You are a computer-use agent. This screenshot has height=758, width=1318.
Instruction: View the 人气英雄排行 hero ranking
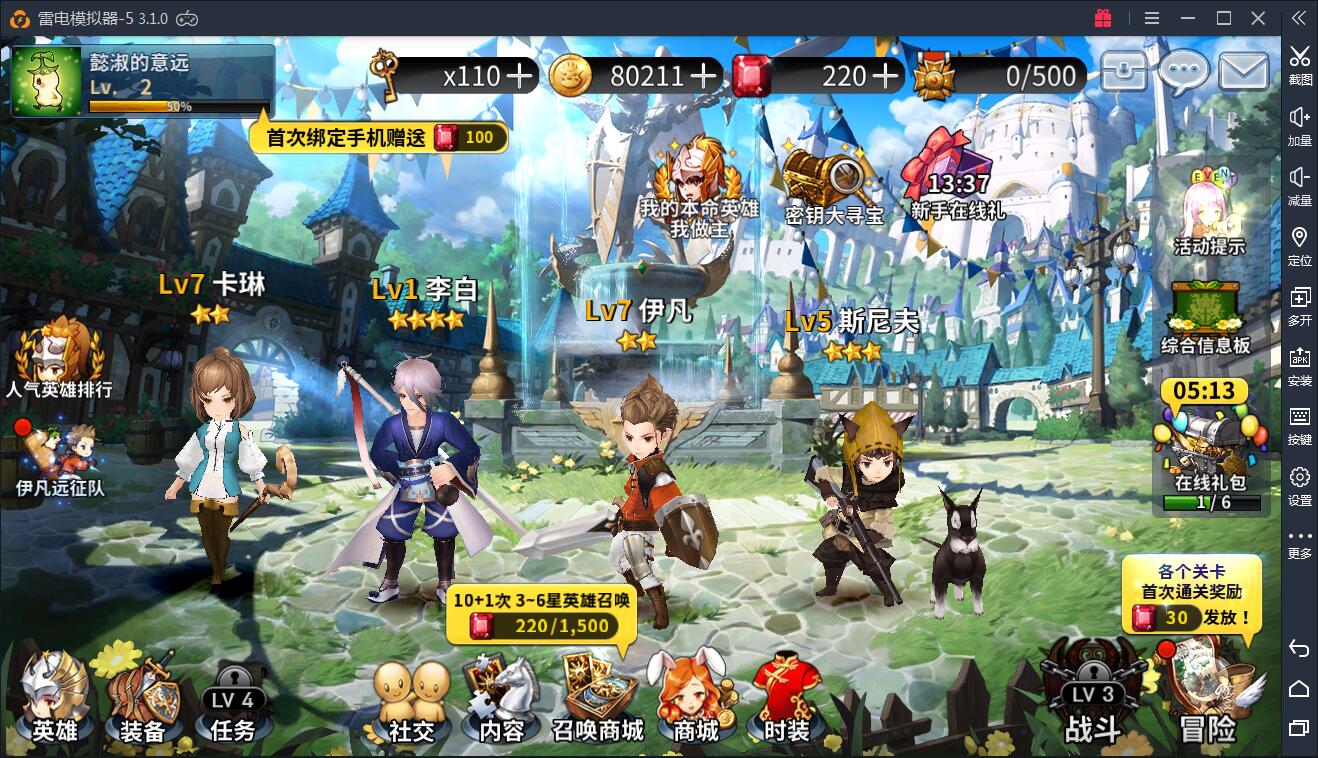[59, 357]
